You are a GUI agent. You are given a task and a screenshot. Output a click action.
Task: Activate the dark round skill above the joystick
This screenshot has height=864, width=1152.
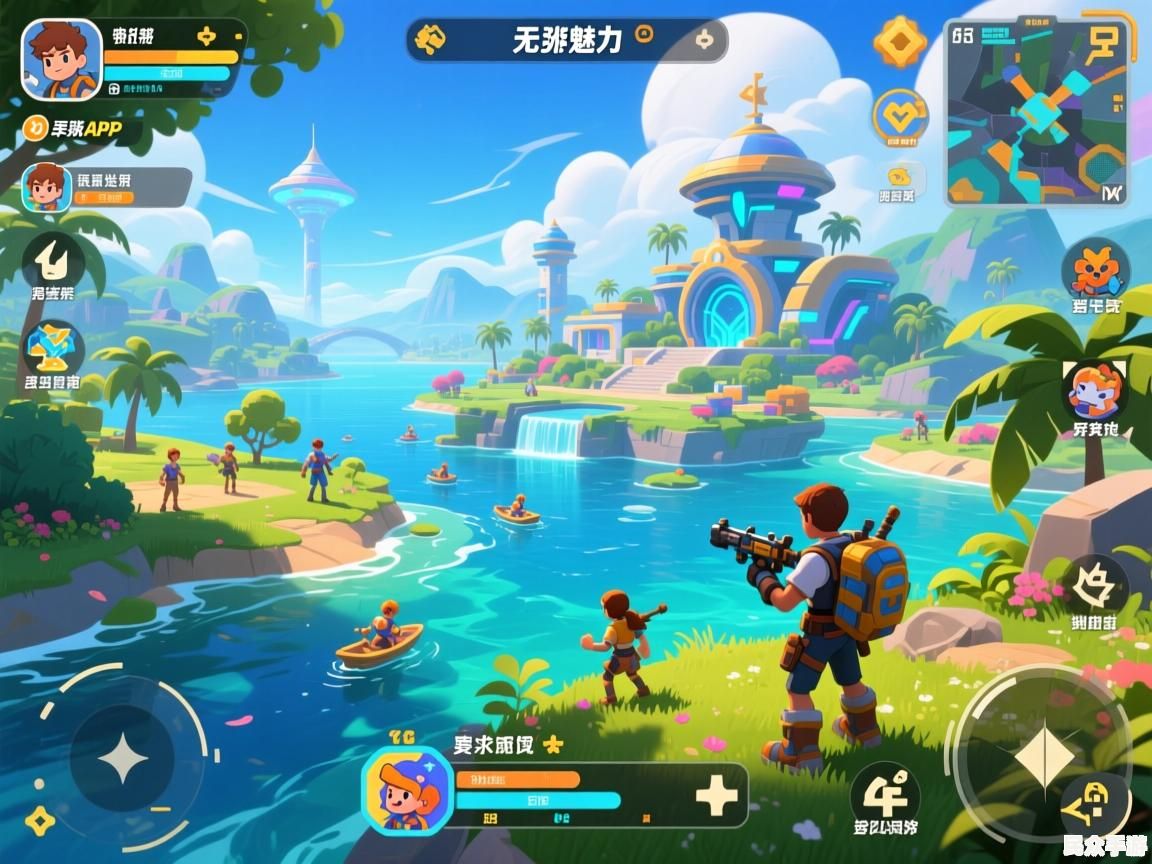pyautogui.click(x=1094, y=584)
